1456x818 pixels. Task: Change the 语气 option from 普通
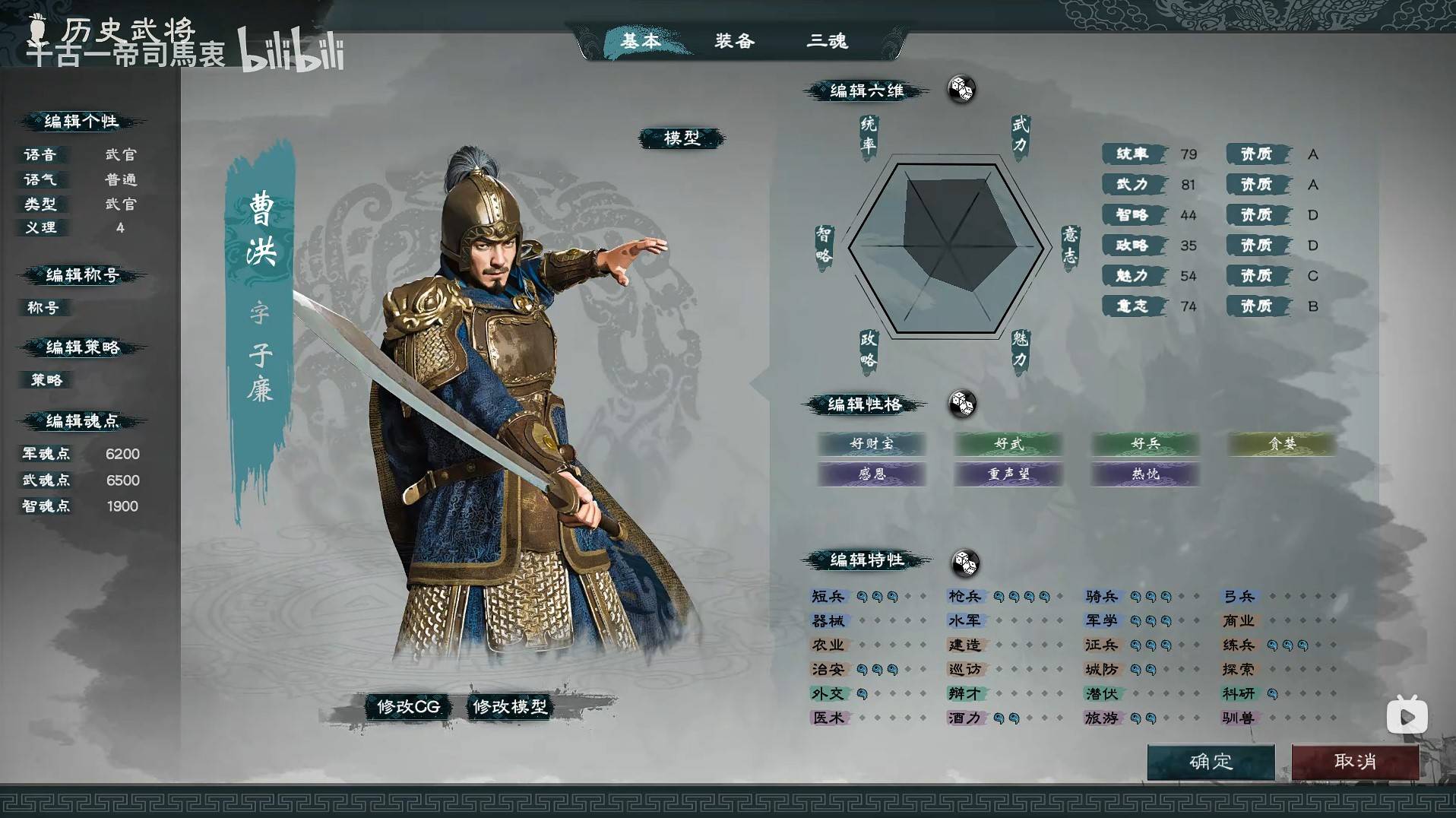click(122, 179)
